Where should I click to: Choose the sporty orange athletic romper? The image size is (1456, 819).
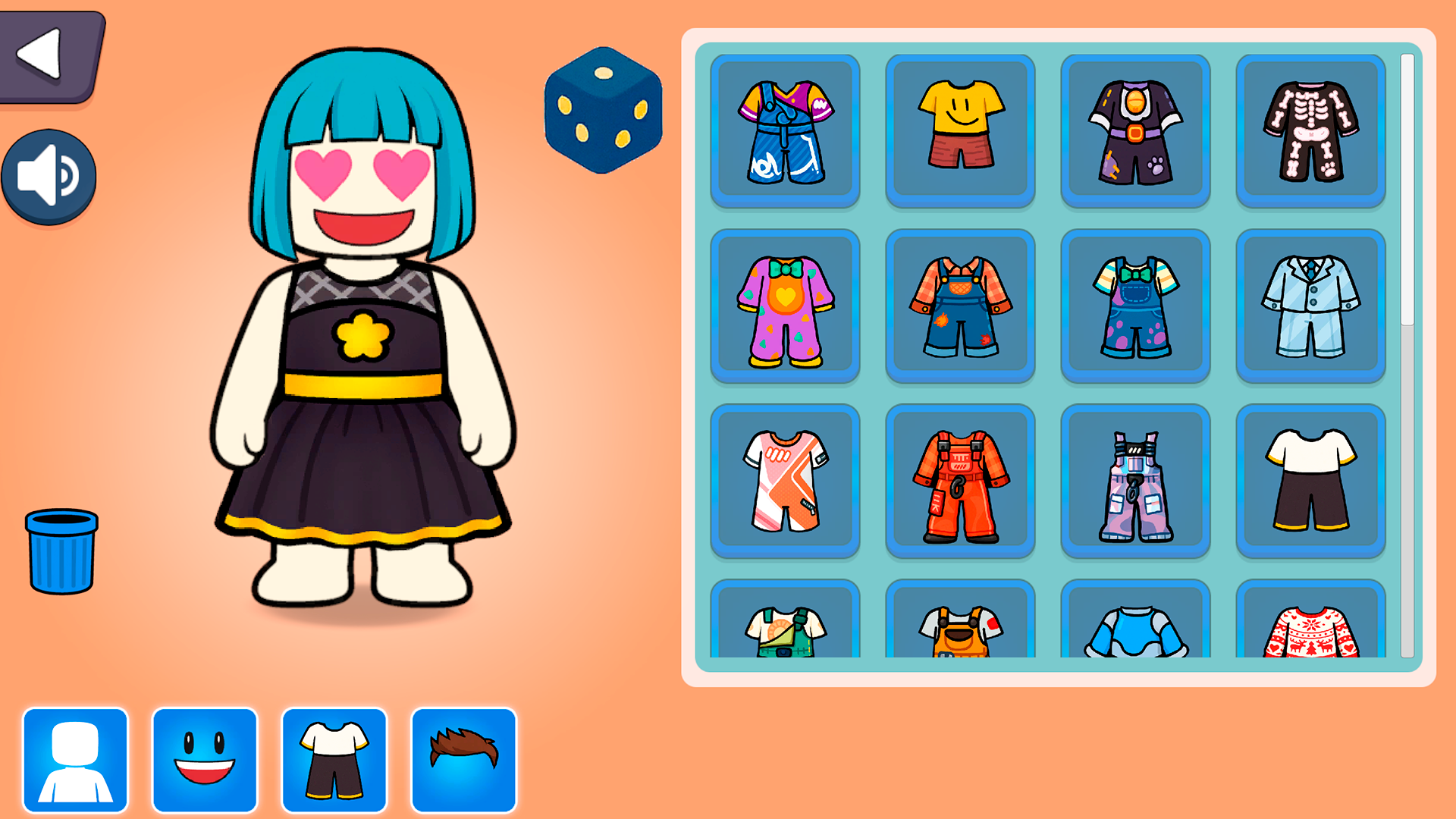786,482
